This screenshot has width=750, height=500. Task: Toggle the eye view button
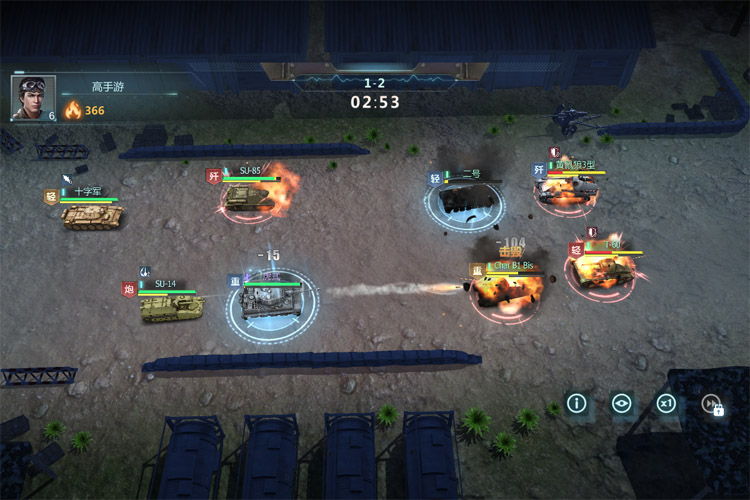click(x=622, y=404)
